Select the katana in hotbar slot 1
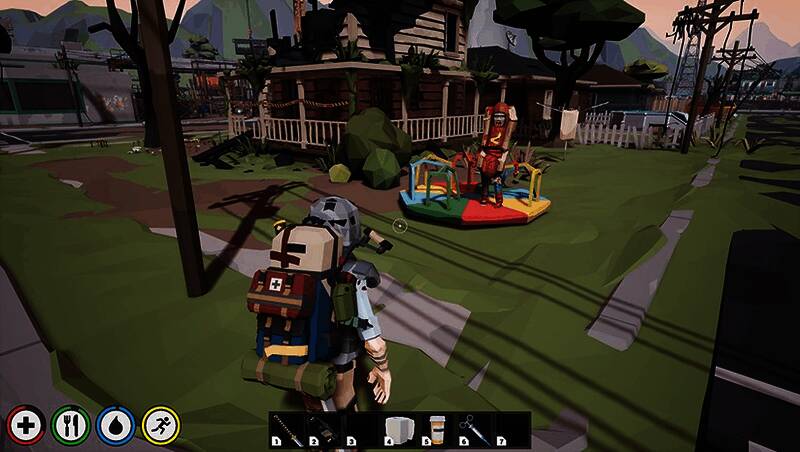 [287, 429]
